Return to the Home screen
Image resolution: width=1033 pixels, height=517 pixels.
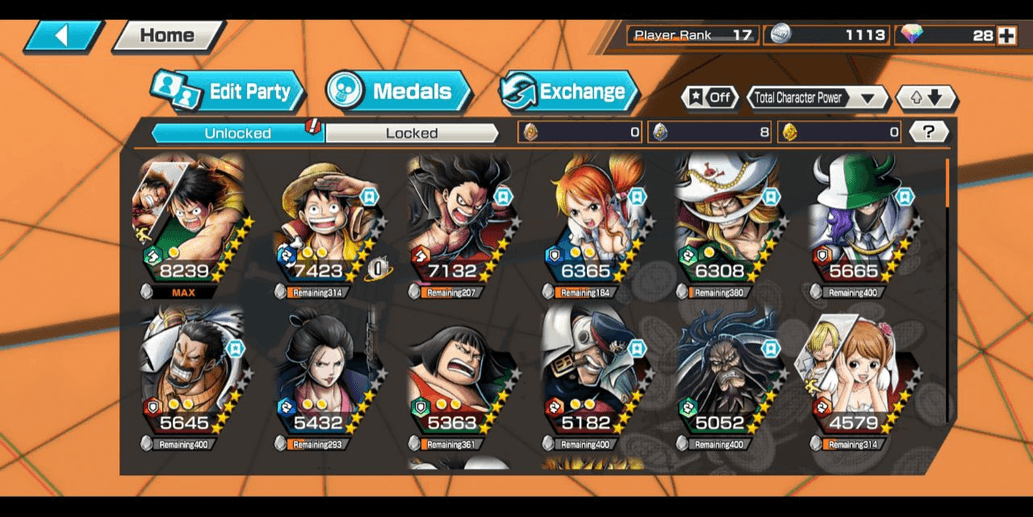tap(167, 36)
